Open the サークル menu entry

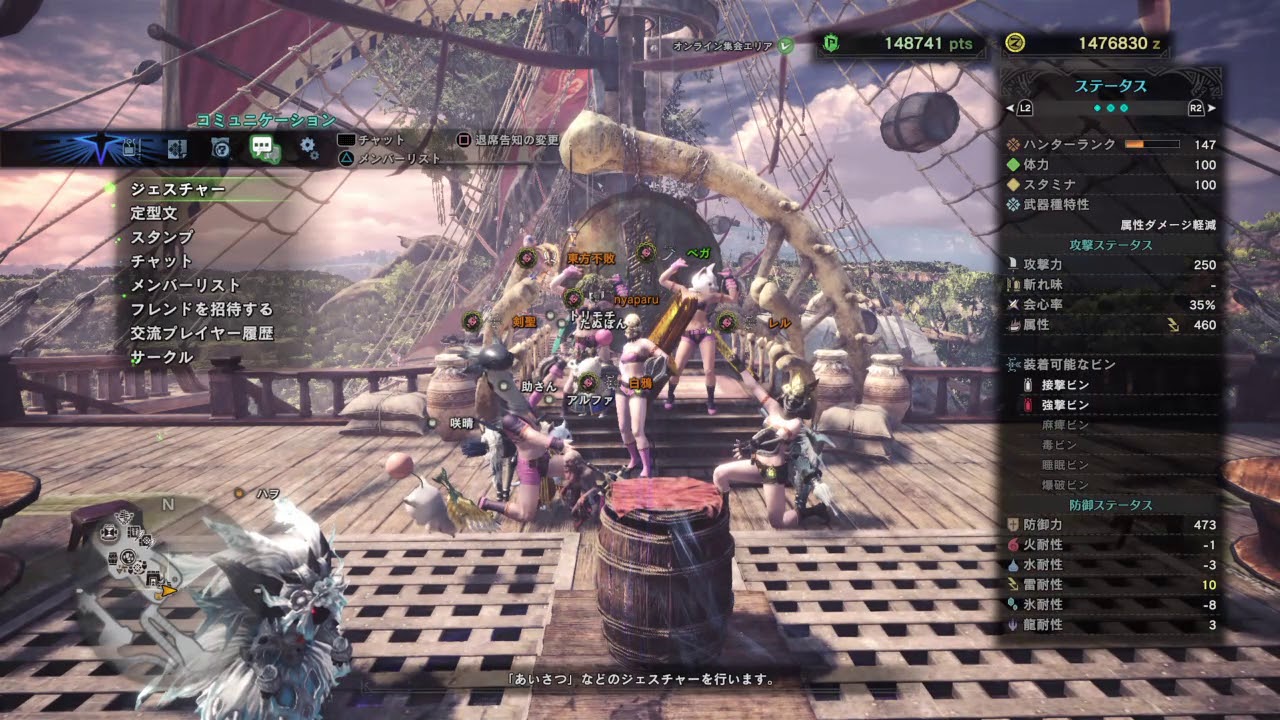tap(162, 357)
